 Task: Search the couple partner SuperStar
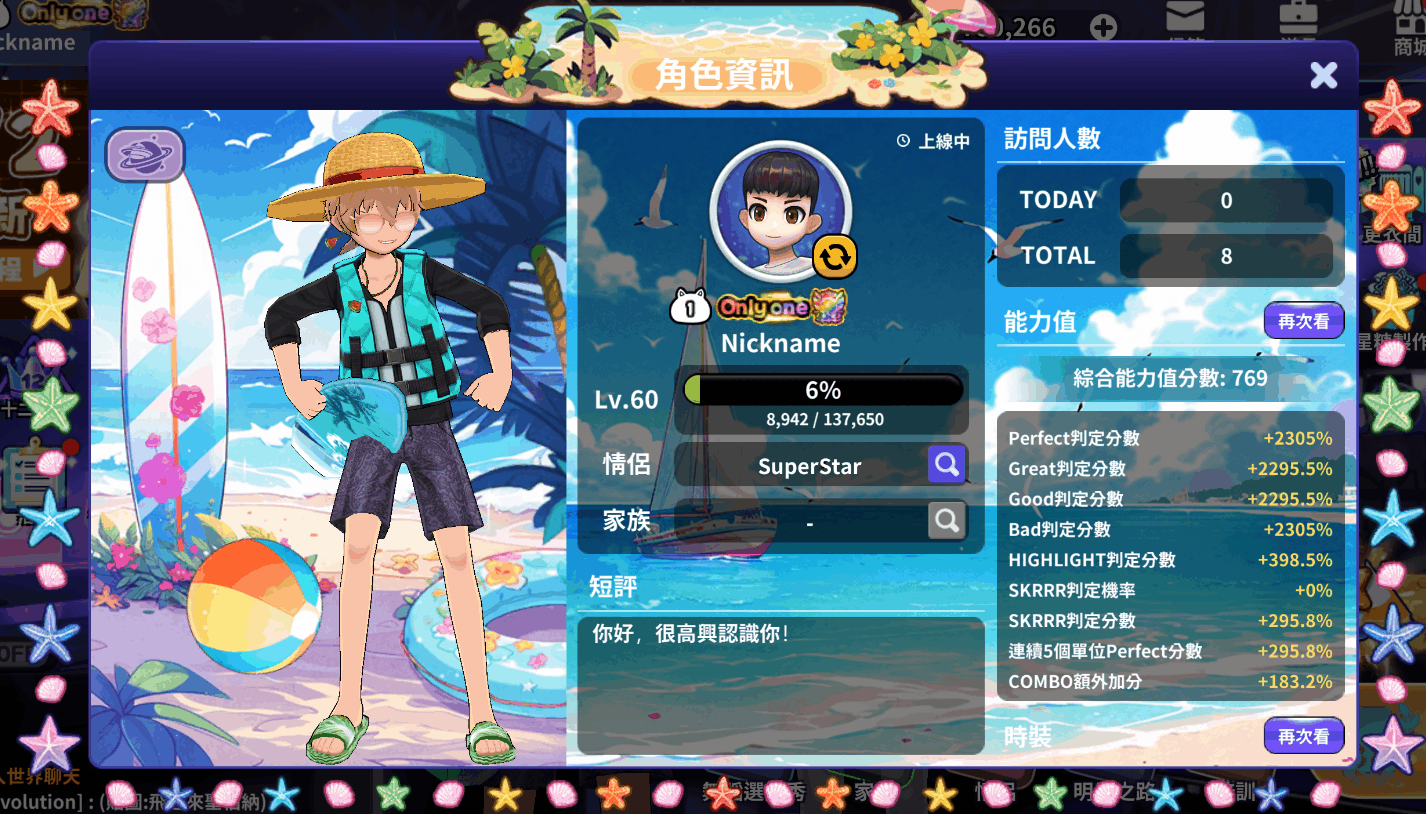click(x=946, y=464)
